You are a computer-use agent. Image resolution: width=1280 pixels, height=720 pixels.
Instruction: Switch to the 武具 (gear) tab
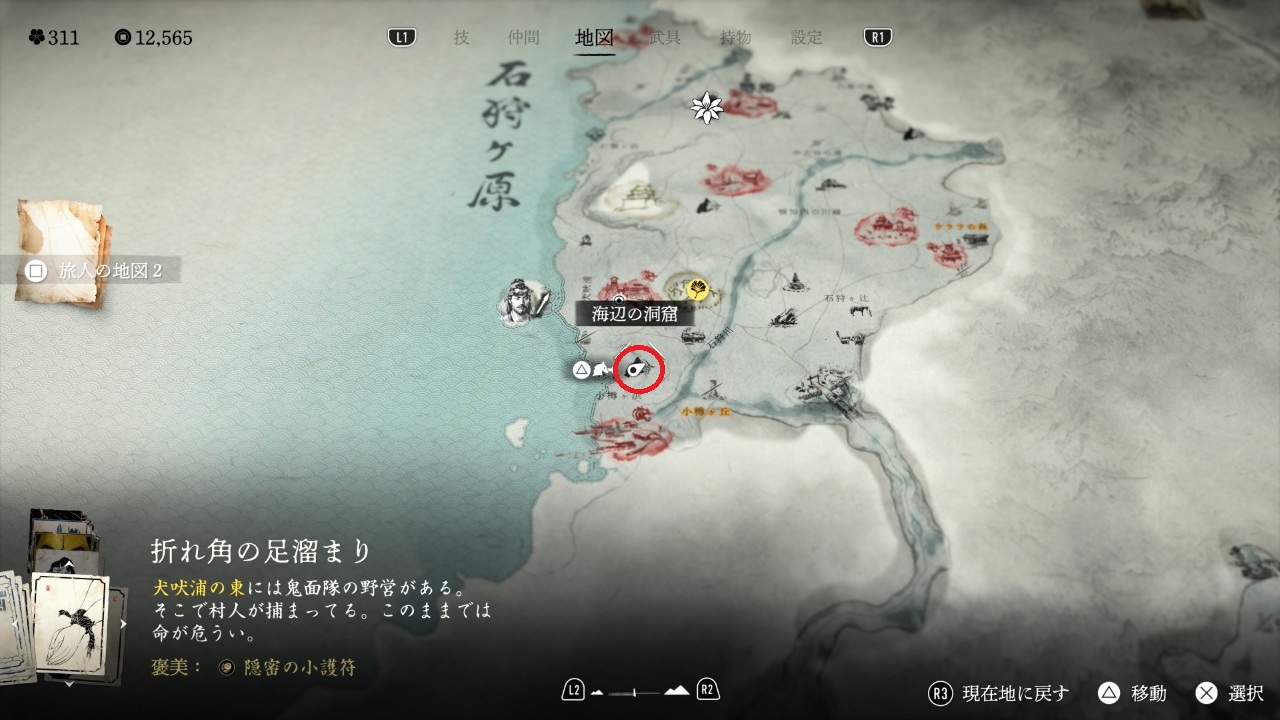[665, 38]
